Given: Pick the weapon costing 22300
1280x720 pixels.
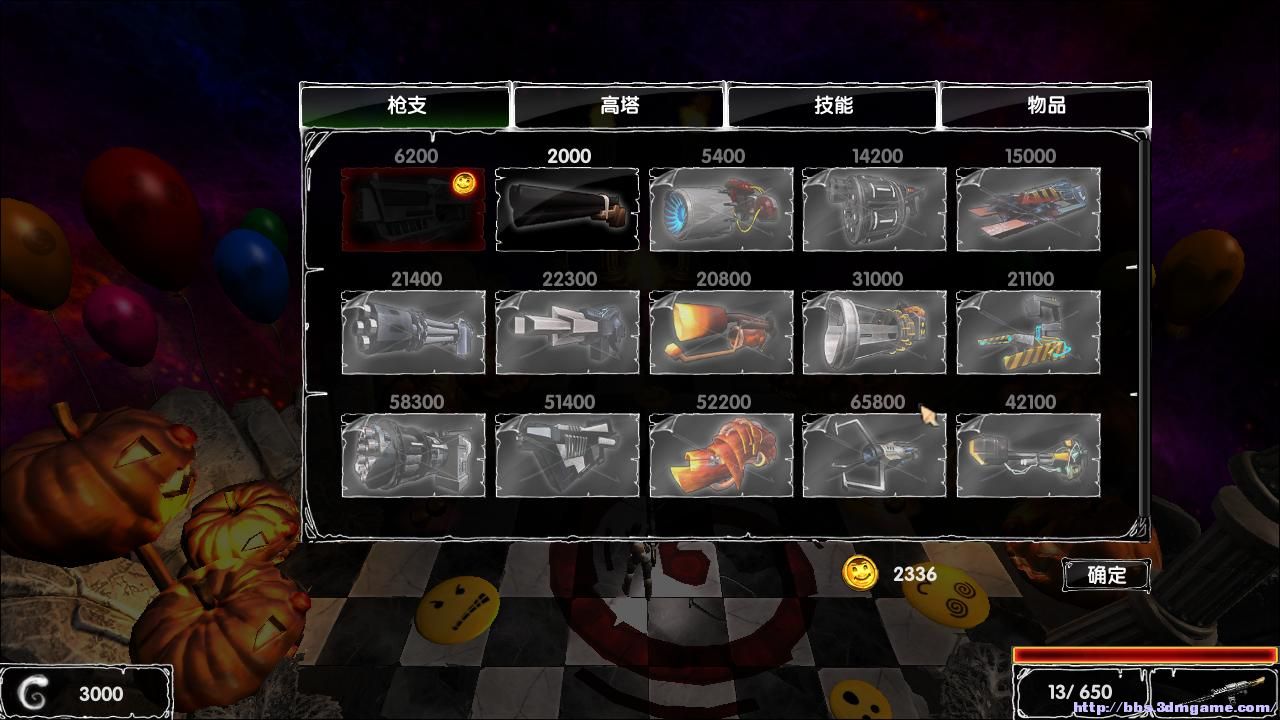Looking at the screenshot, I should coord(567,332).
